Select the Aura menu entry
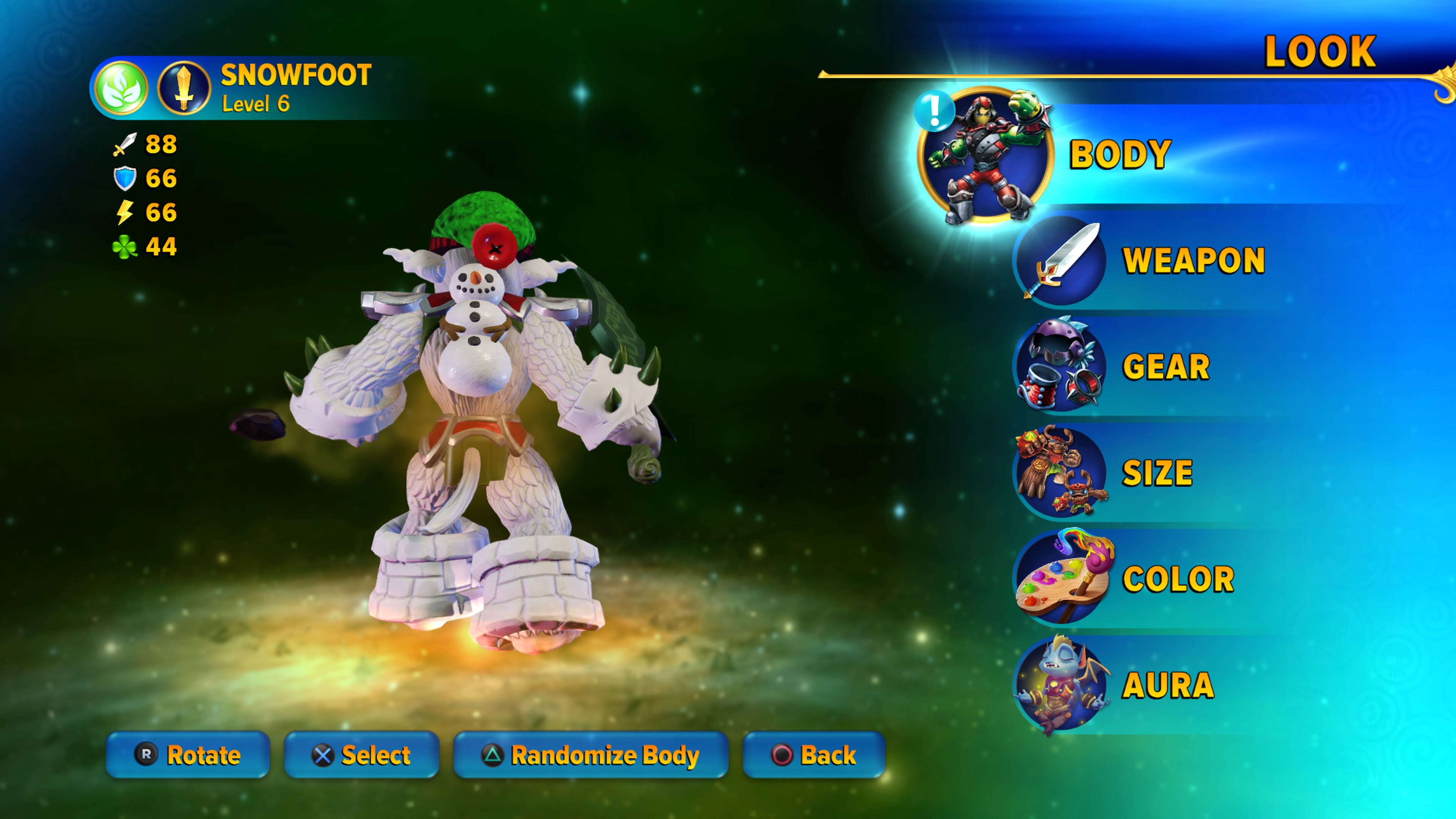Viewport: 1456px width, 819px height. (x=1168, y=685)
